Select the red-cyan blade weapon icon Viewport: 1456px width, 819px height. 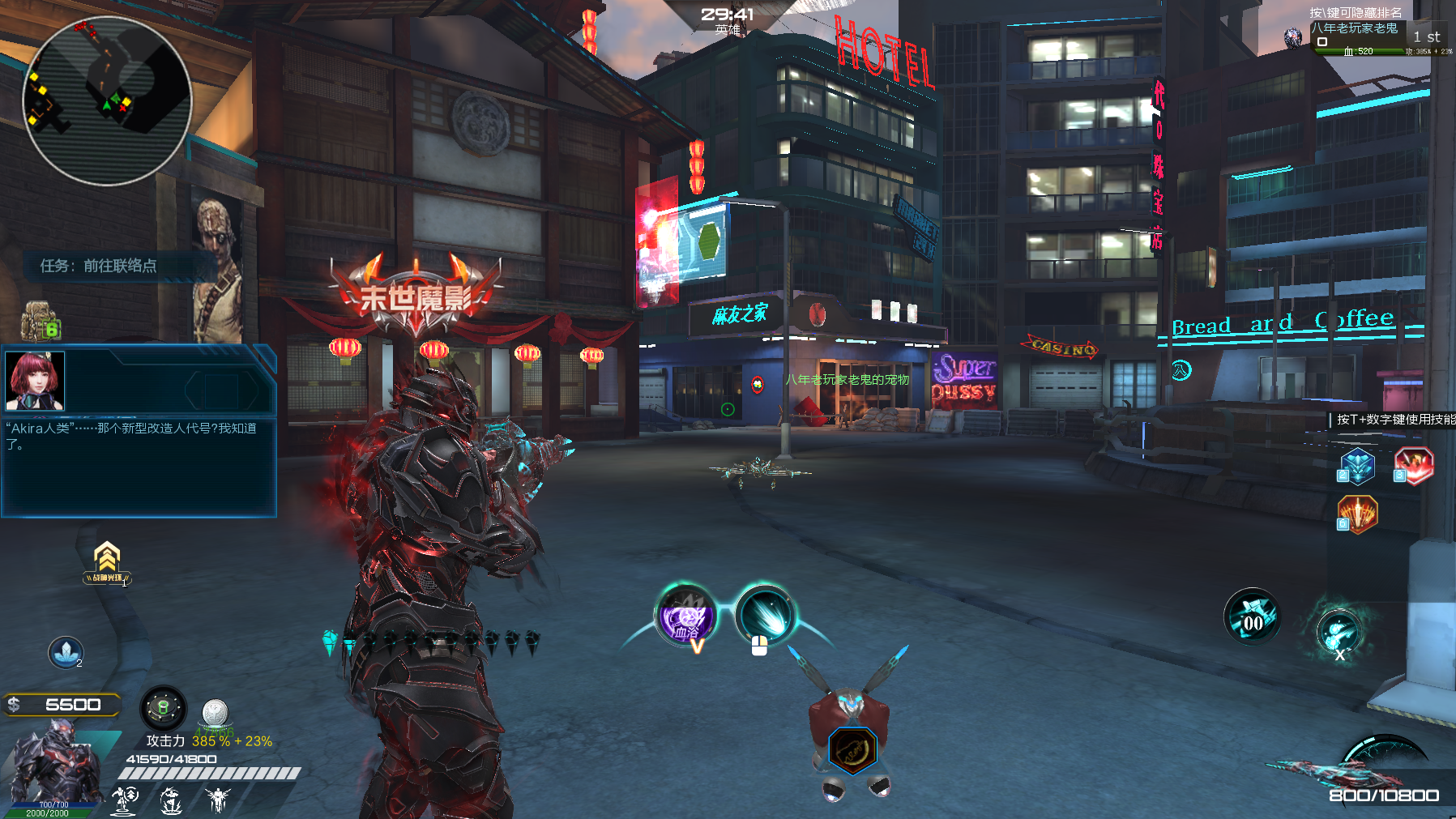pos(1329,770)
